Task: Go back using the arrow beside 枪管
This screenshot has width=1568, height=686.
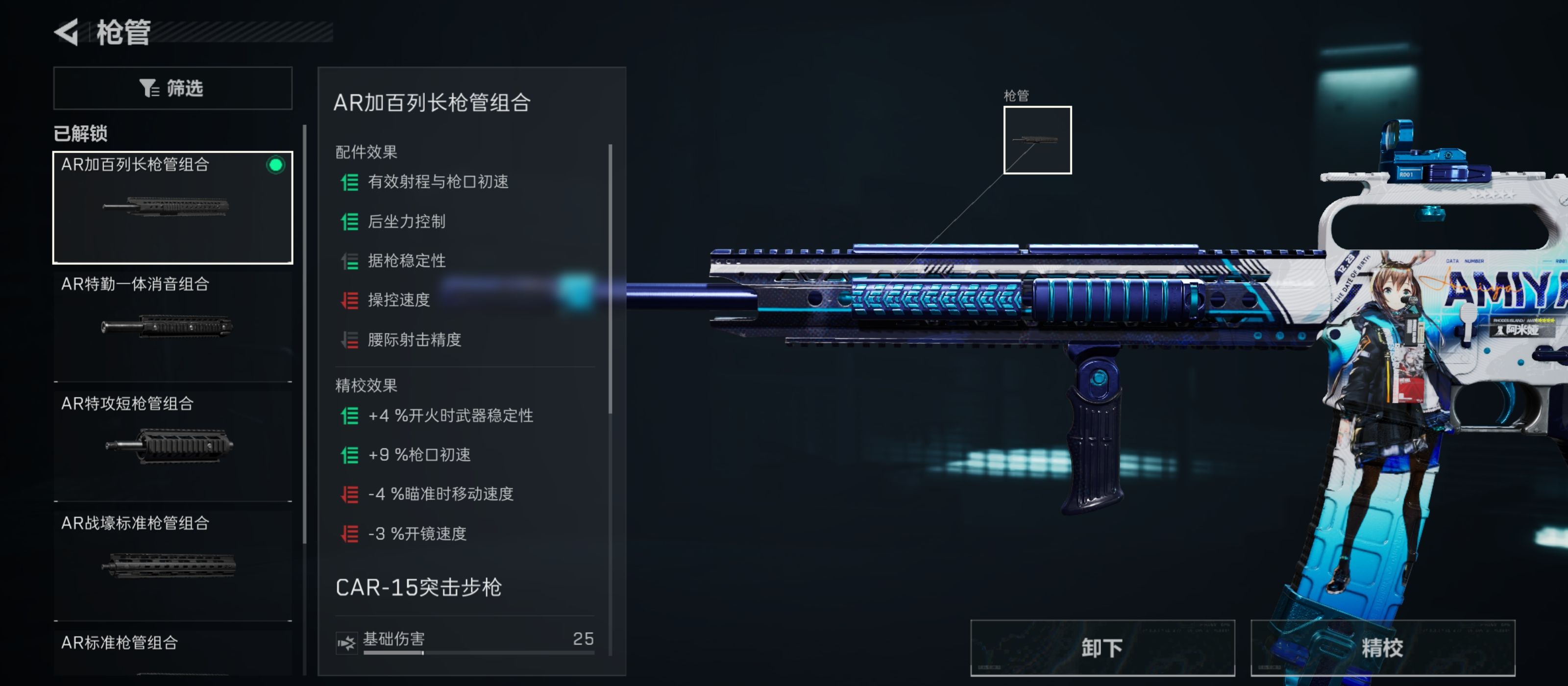Action: pyautogui.click(x=67, y=32)
